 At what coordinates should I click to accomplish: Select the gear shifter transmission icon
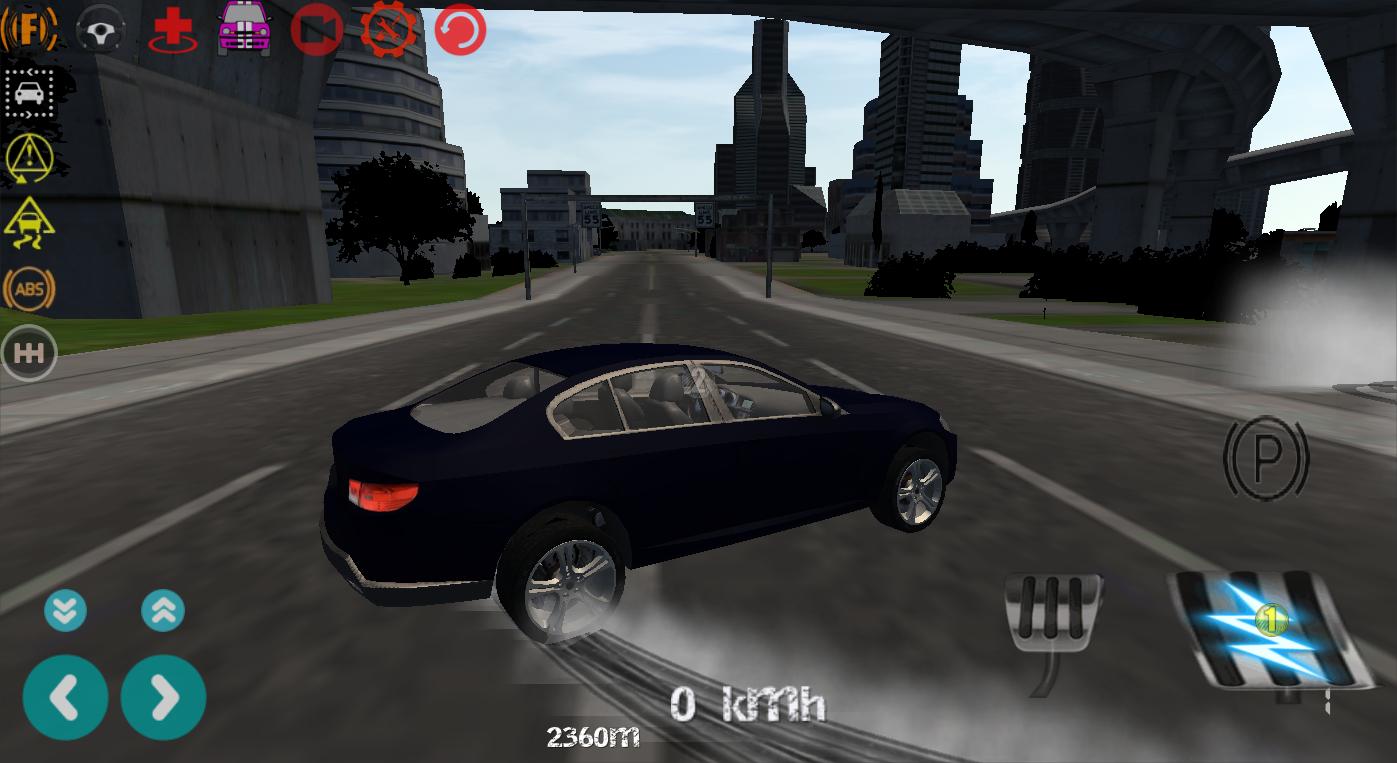pyautogui.click(x=29, y=352)
